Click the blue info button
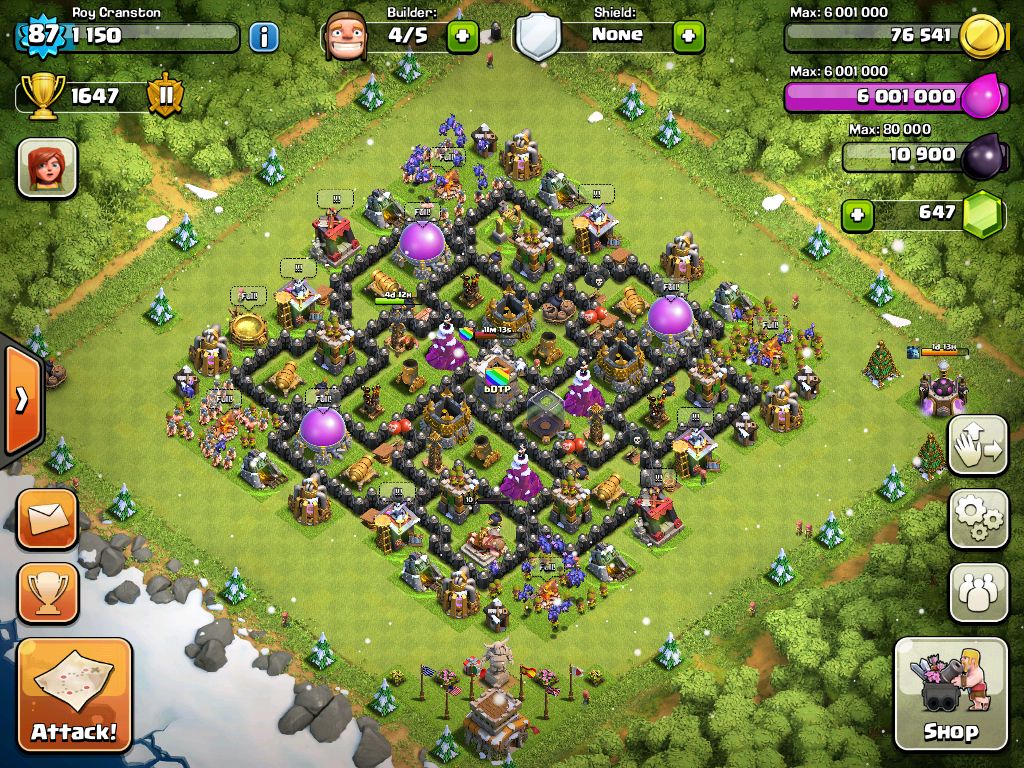 coord(263,38)
